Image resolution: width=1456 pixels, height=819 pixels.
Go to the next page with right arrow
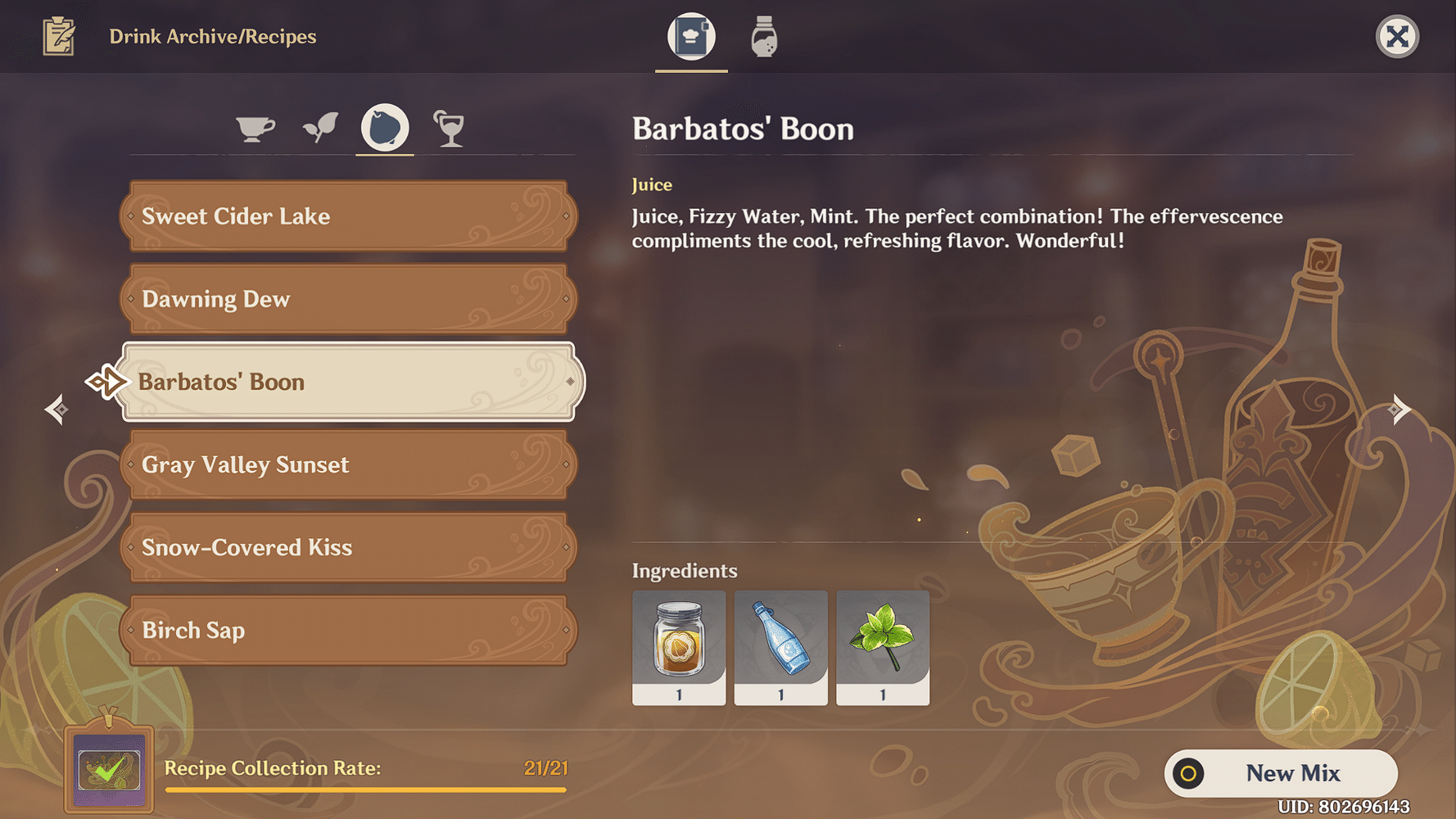[x=1400, y=409]
